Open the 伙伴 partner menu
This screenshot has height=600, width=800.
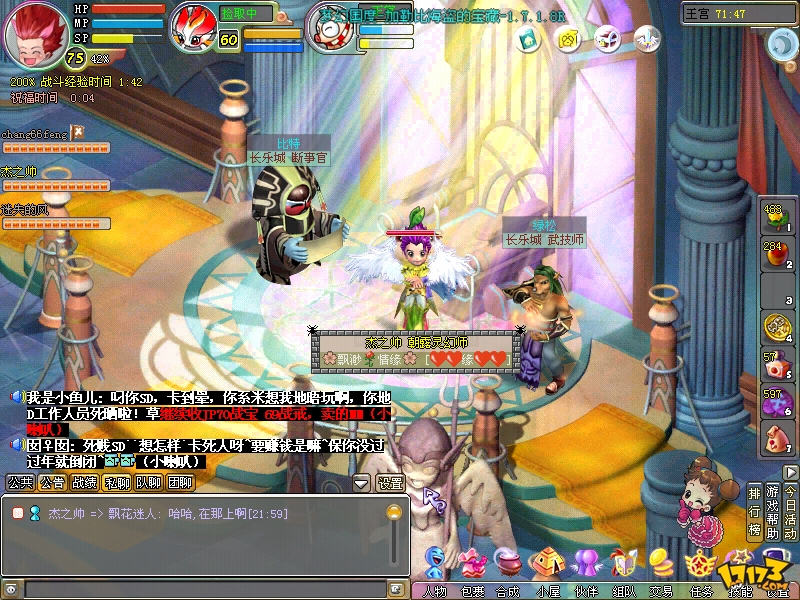pyautogui.click(x=584, y=567)
